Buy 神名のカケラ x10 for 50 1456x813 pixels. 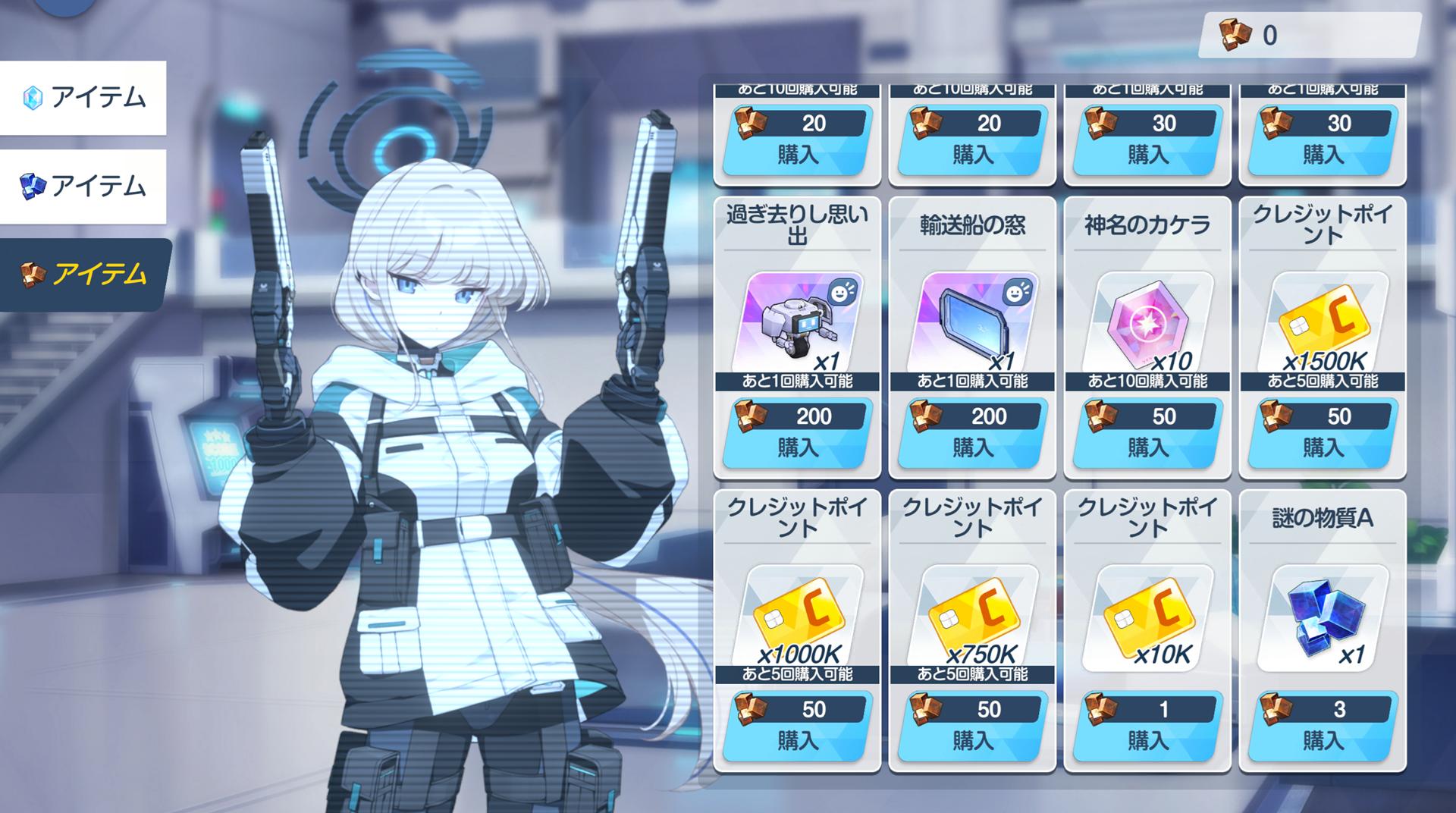pos(1147,434)
